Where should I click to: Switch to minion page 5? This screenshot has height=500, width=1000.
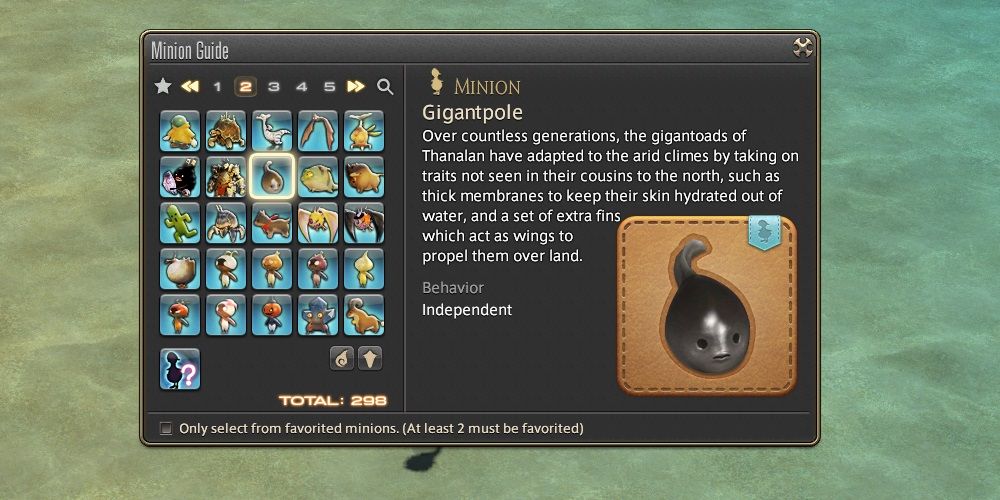point(329,87)
